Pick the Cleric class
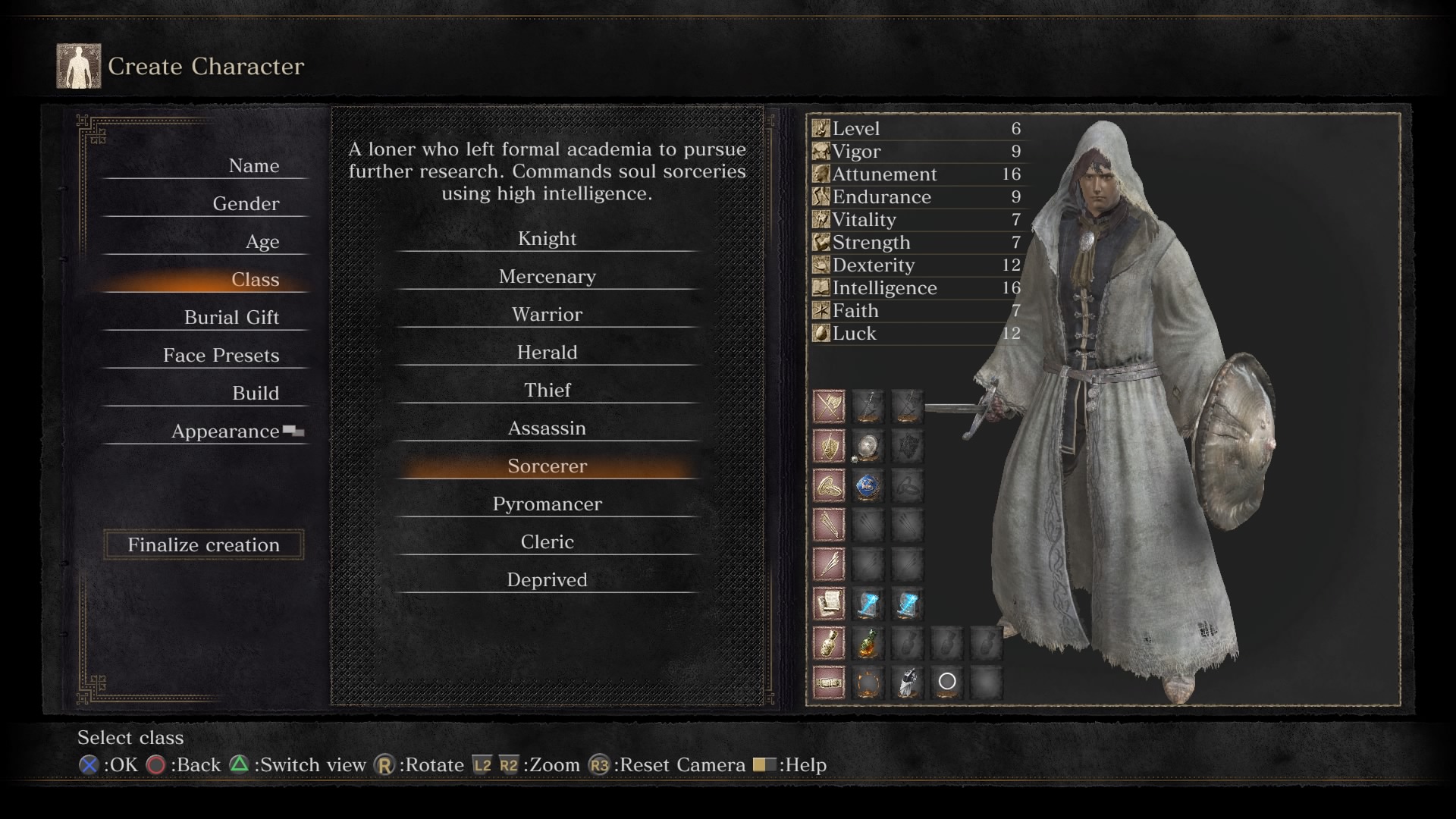 point(547,542)
